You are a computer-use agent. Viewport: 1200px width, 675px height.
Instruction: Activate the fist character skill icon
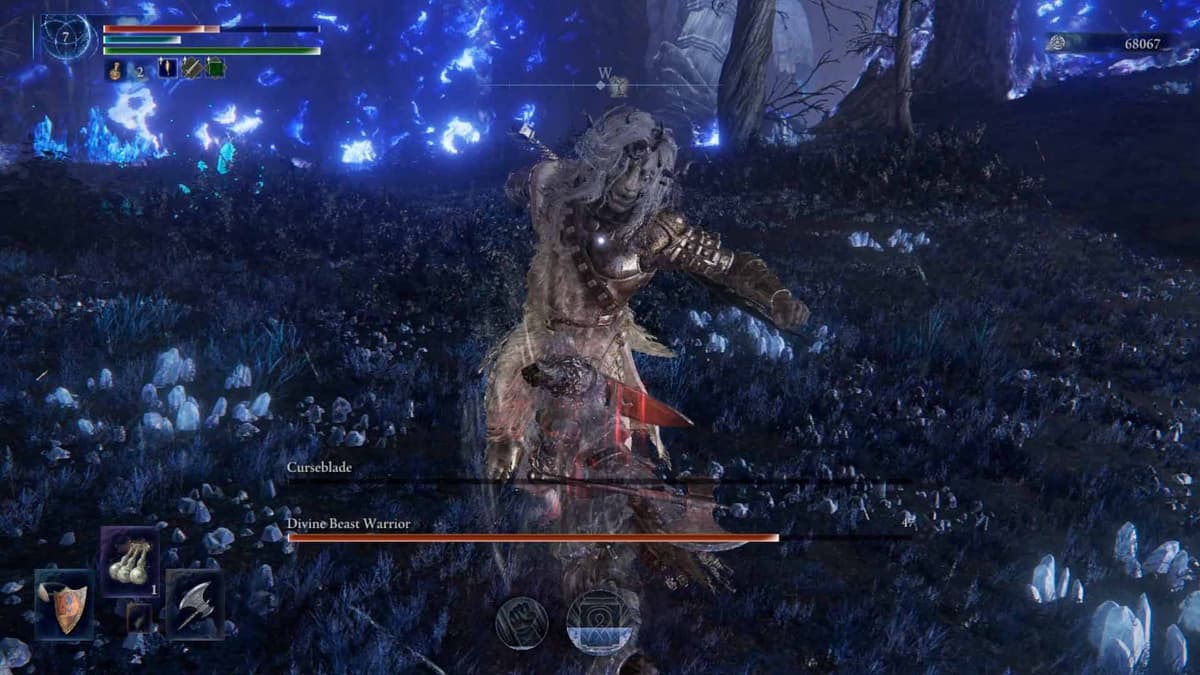click(522, 623)
